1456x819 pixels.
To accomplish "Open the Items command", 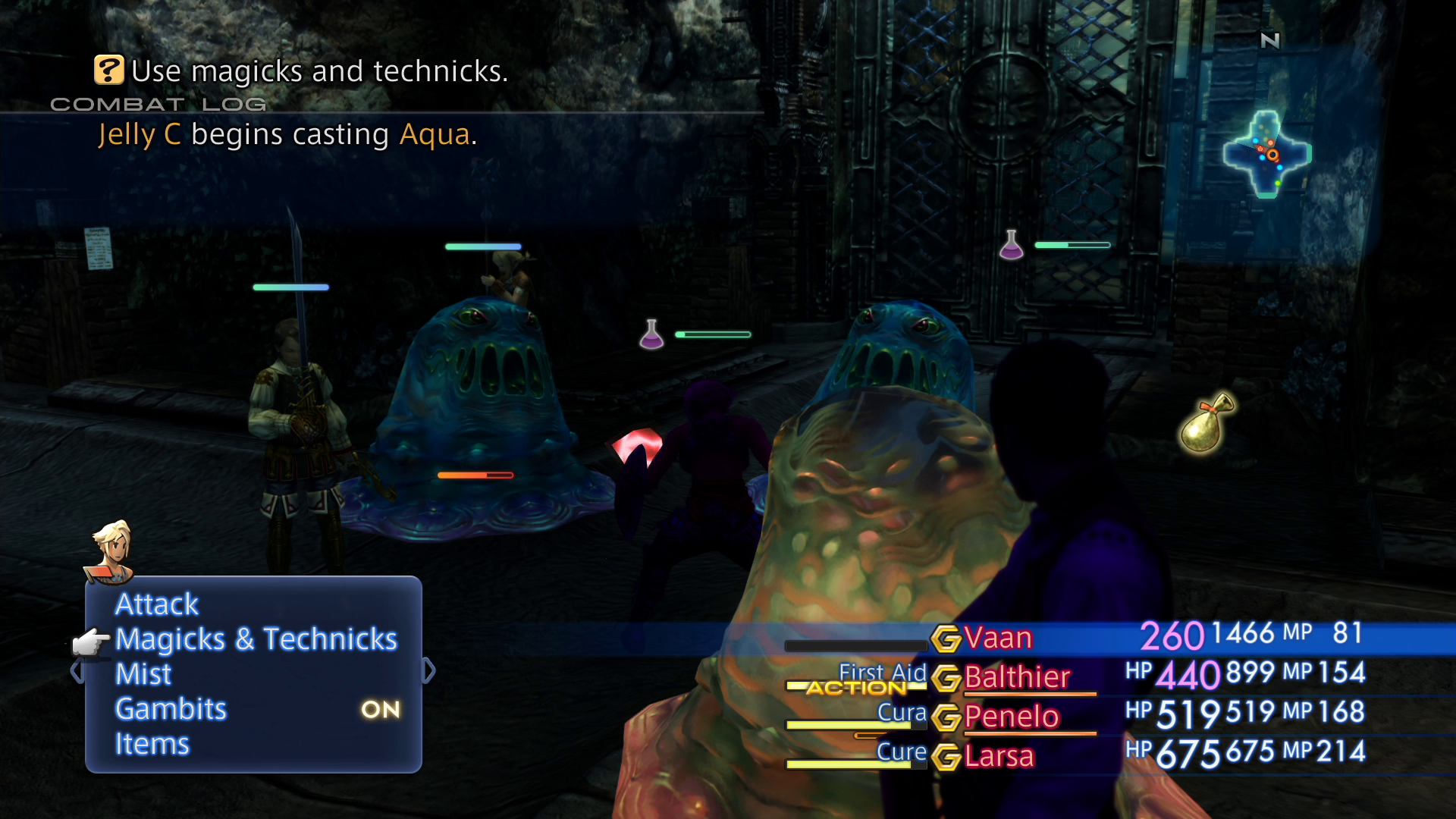I will click(152, 744).
